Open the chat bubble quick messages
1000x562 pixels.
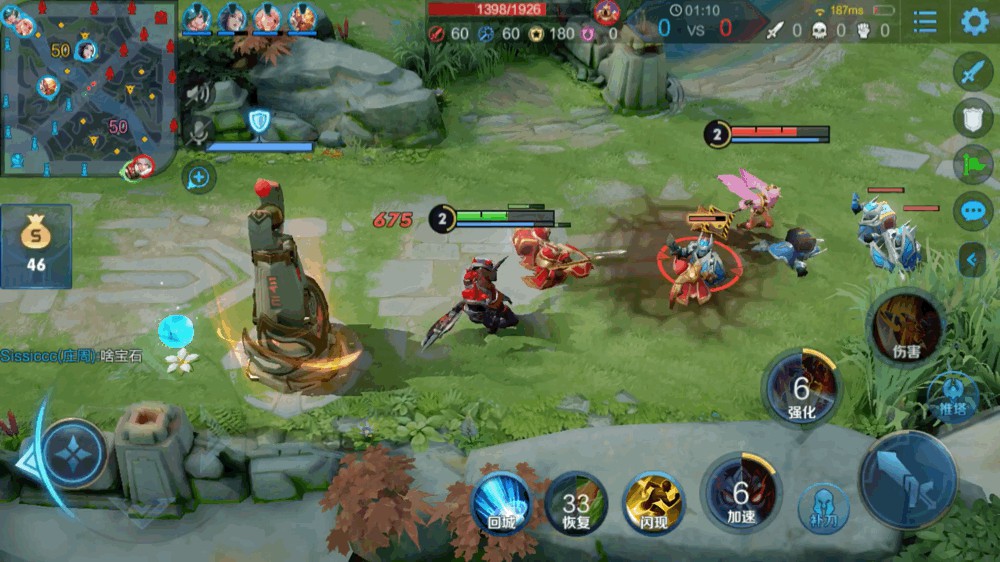(973, 212)
